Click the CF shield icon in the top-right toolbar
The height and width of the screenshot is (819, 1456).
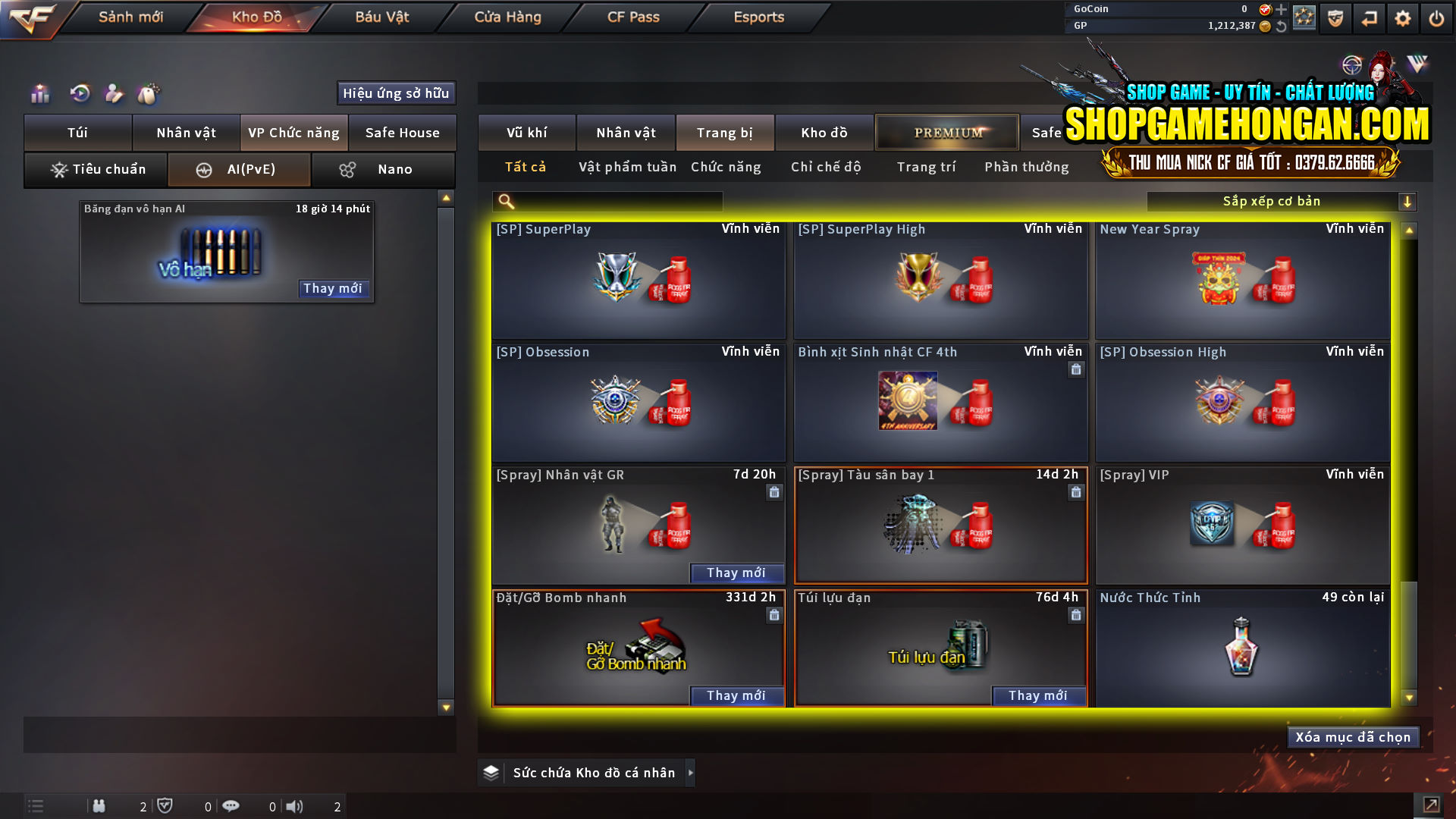click(1335, 17)
